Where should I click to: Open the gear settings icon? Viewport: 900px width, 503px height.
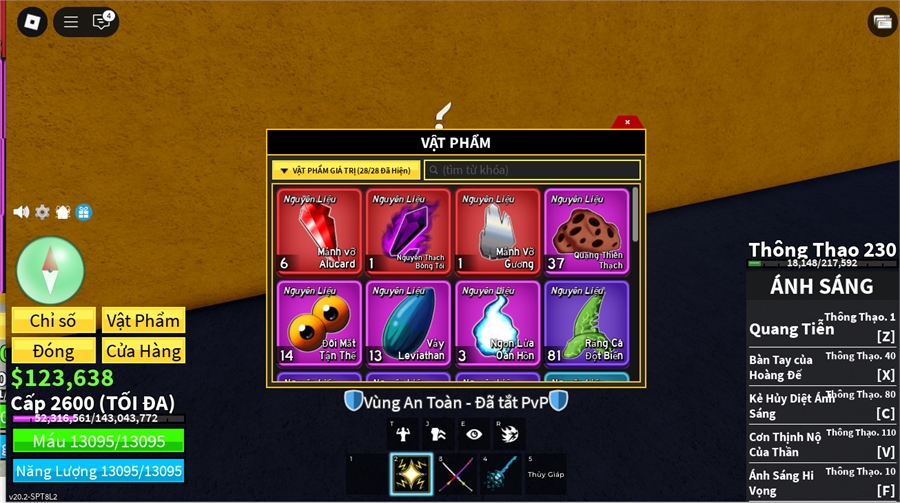click(x=42, y=212)
